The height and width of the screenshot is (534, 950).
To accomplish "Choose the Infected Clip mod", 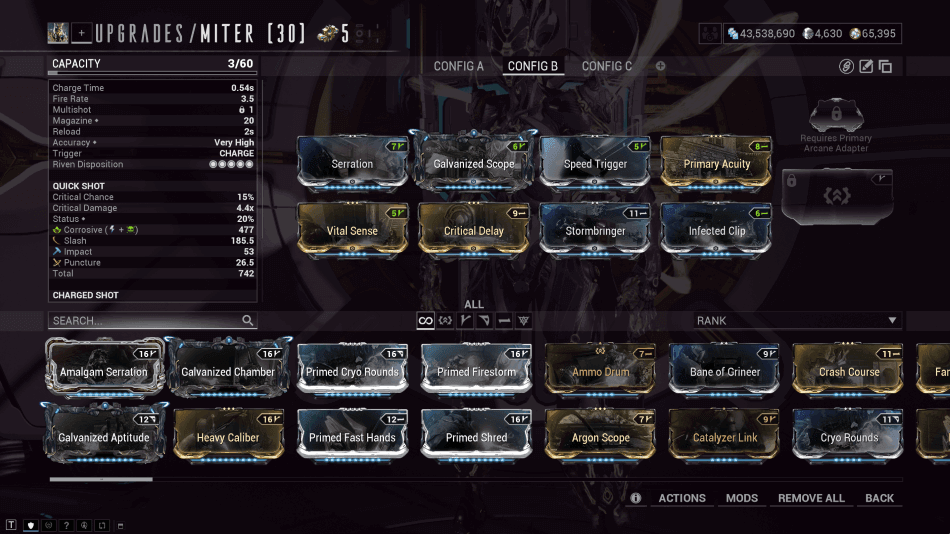I will pyautogui.click(x=717, y=230).
